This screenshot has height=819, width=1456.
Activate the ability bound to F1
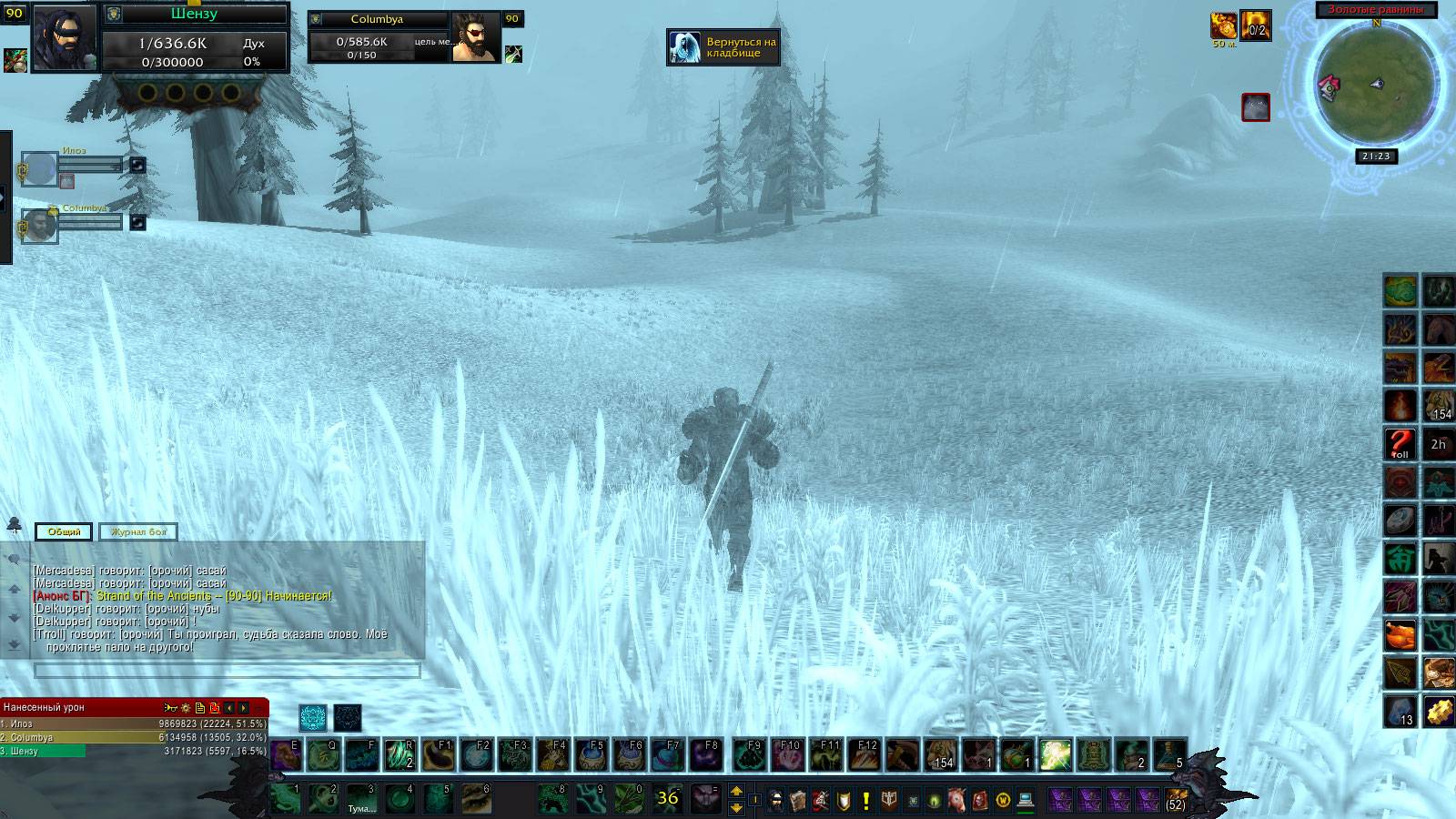(x=439, y=755)
